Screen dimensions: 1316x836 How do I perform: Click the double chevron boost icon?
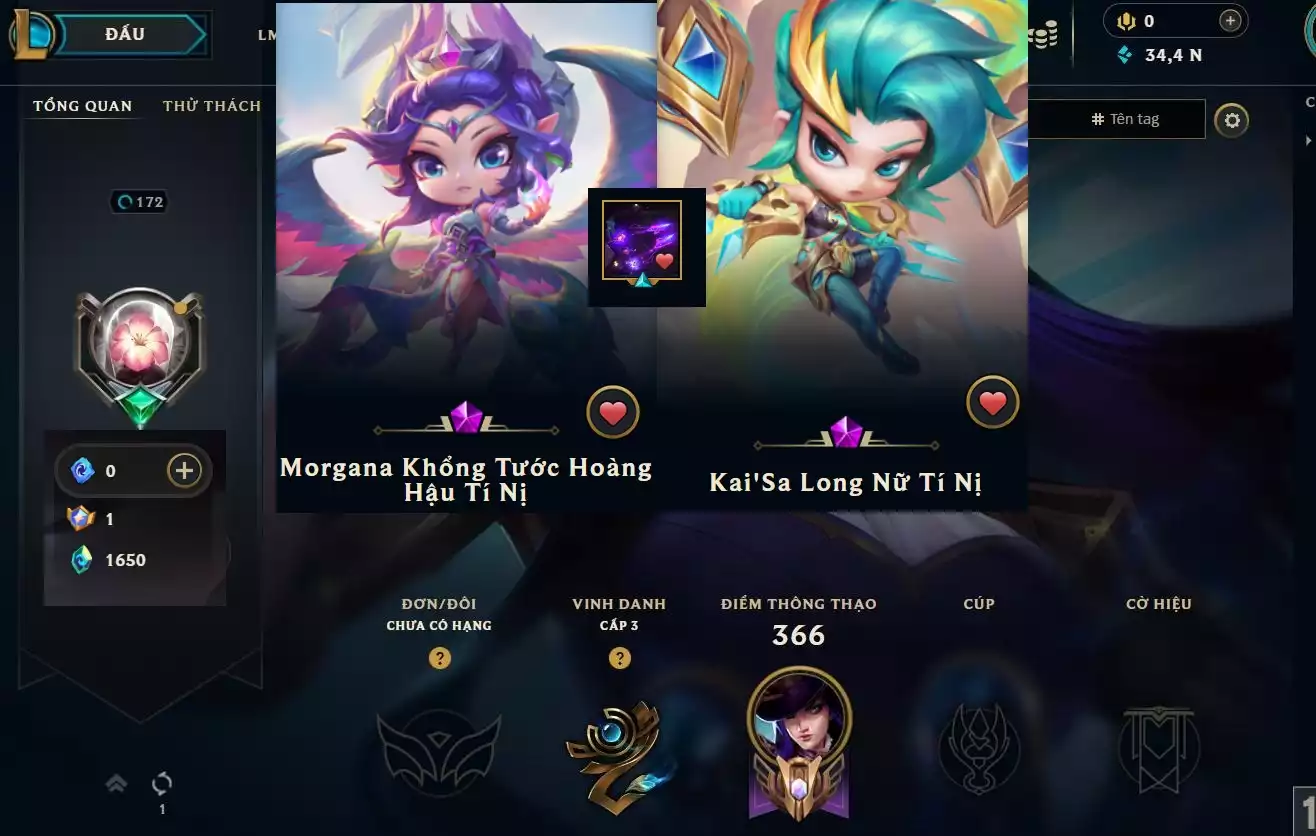(x=116, y=784)
